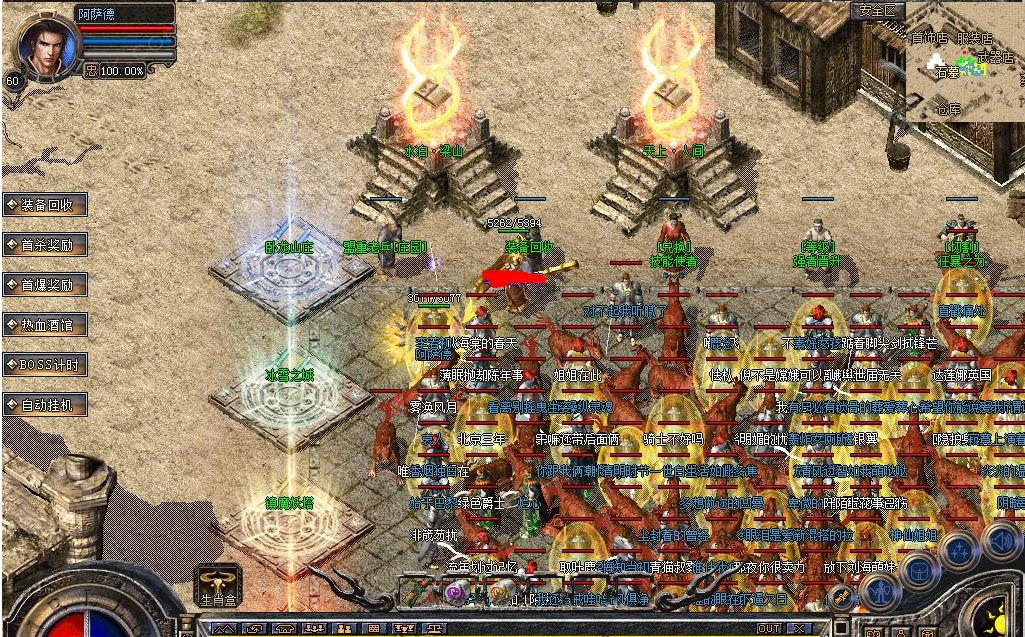Open the 热血酒馆 tavern panel
This screenshot has width=1025, height=637.
click(45, 325)
